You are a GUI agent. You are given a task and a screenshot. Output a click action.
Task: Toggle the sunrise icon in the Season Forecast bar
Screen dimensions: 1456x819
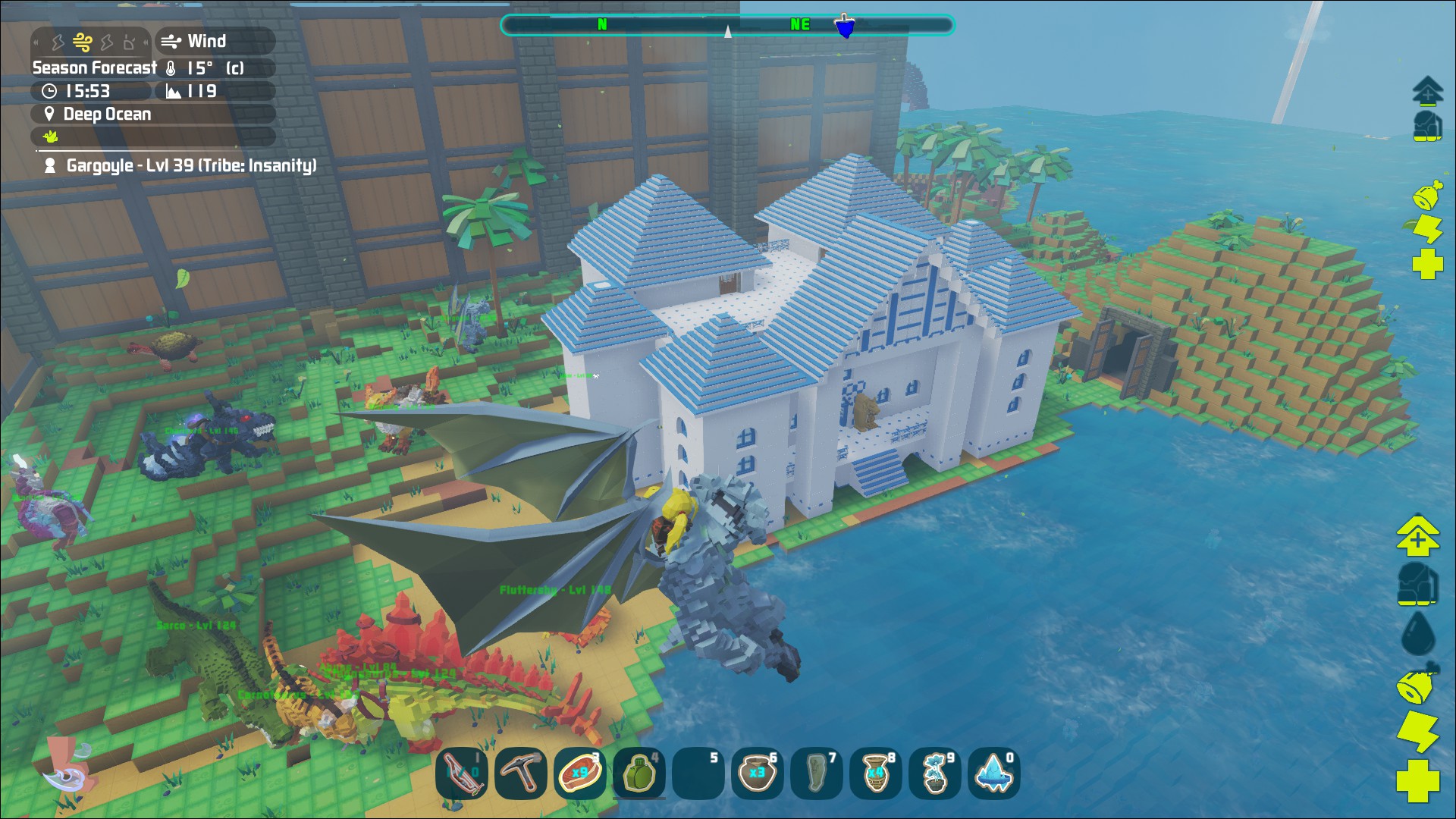pyautogui.click(x=129, y=42)
